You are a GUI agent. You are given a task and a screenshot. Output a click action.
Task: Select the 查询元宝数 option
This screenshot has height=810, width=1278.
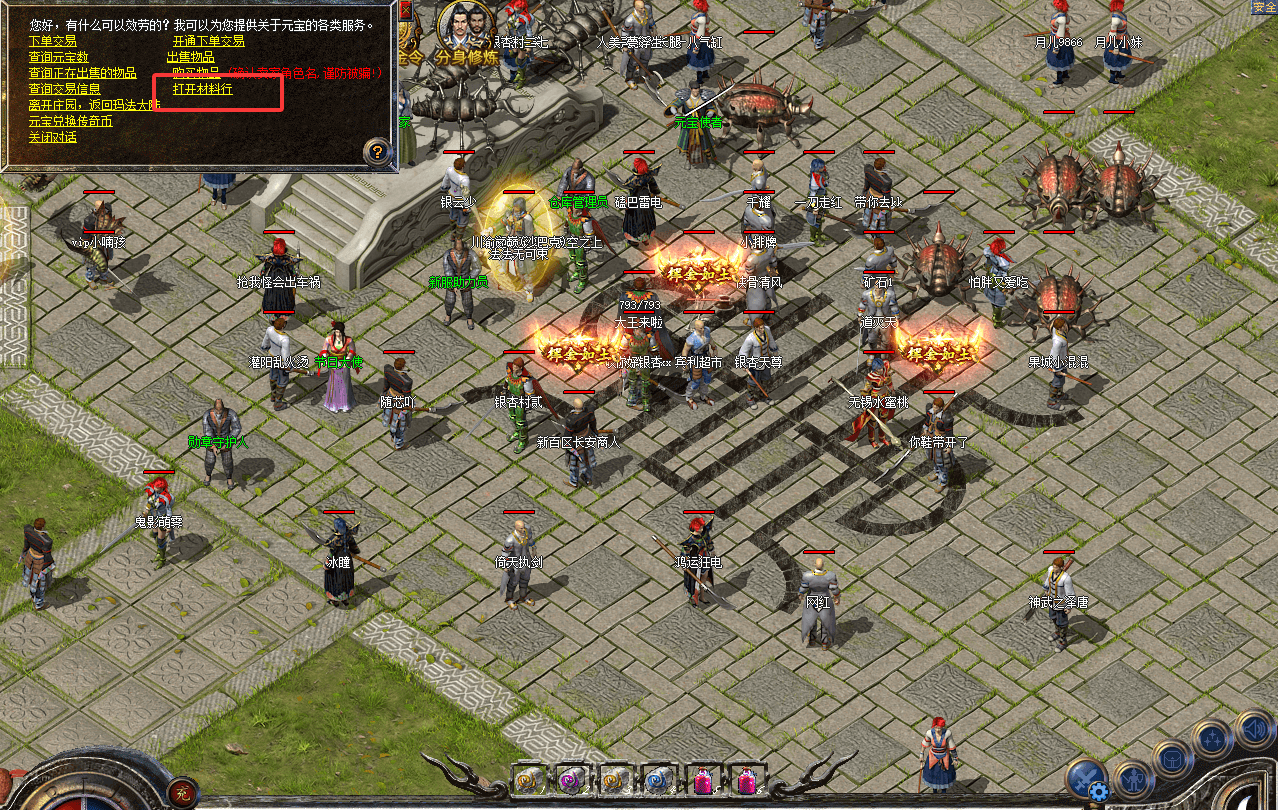tap(58, 57)
